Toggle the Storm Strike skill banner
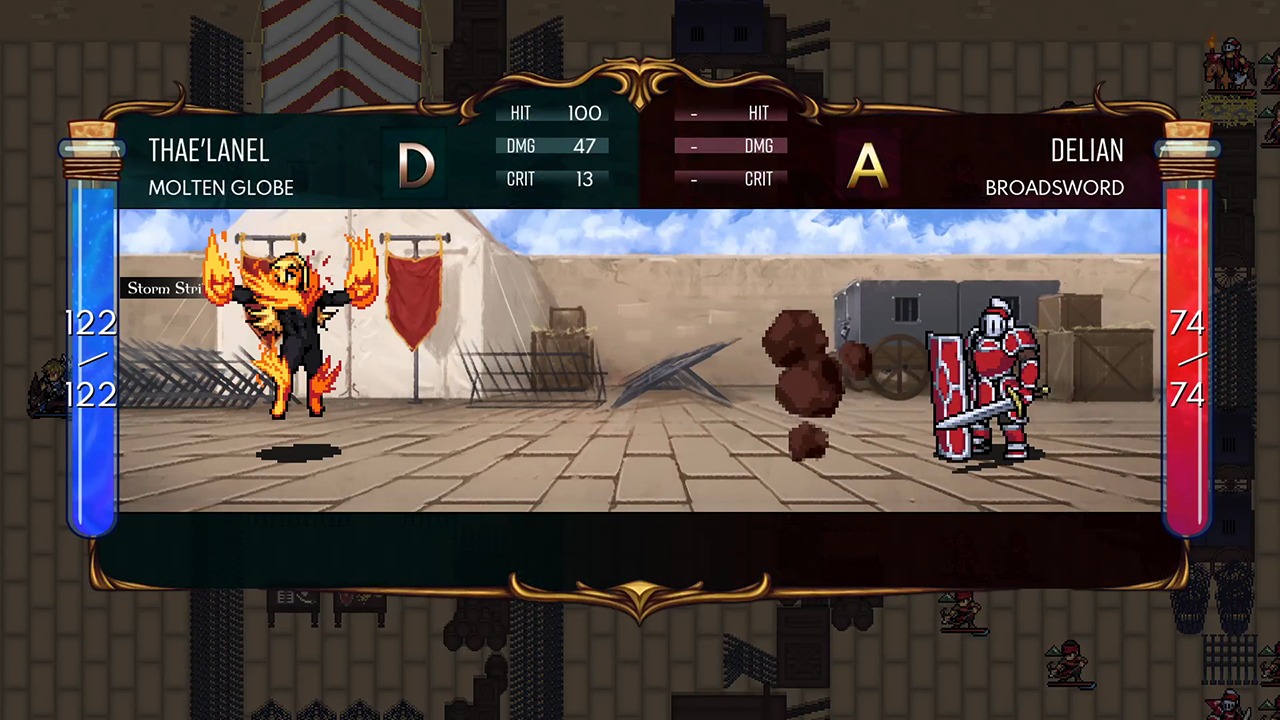 pos(165,288)
